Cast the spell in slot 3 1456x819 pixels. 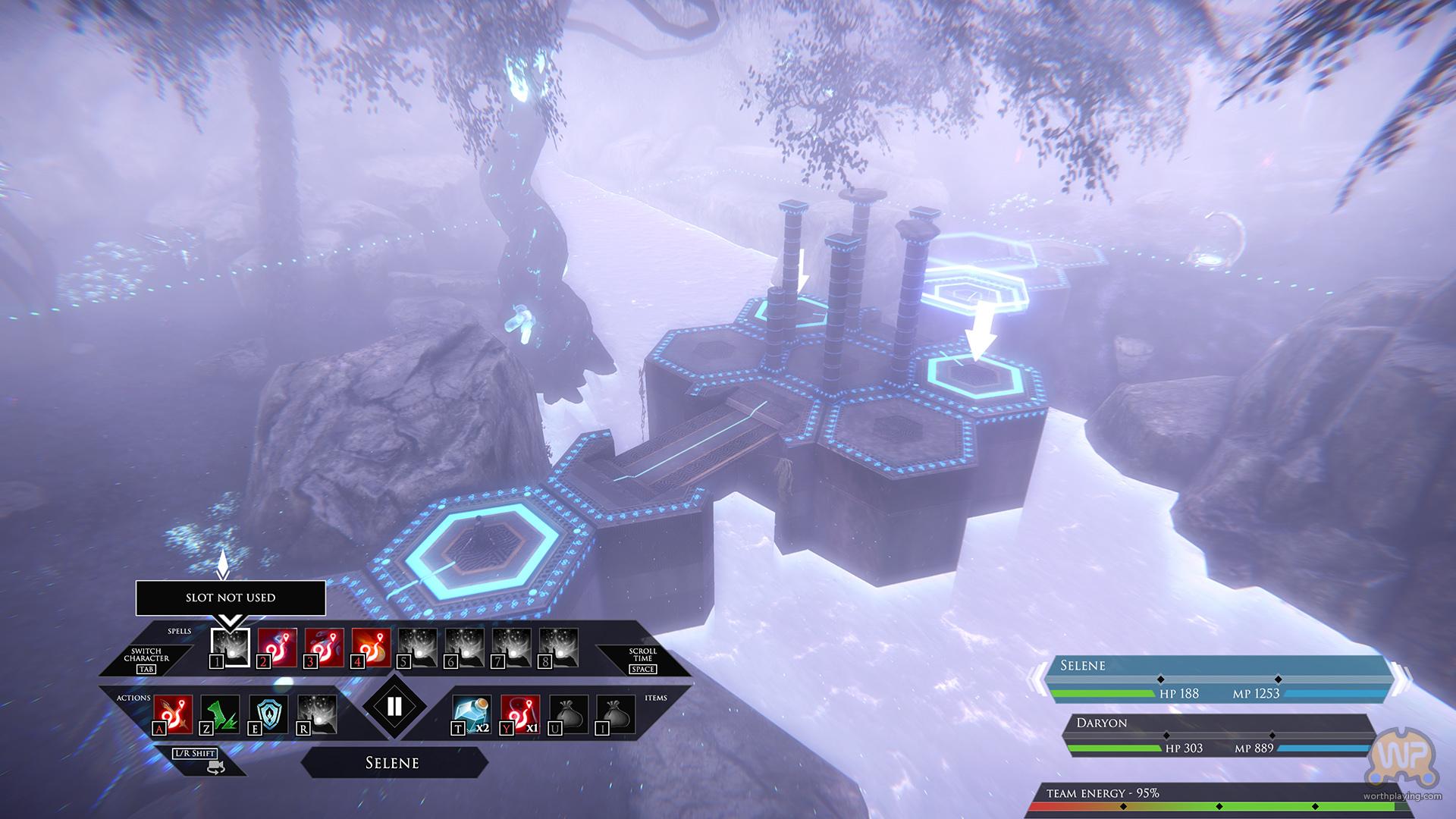pos(325,647)
